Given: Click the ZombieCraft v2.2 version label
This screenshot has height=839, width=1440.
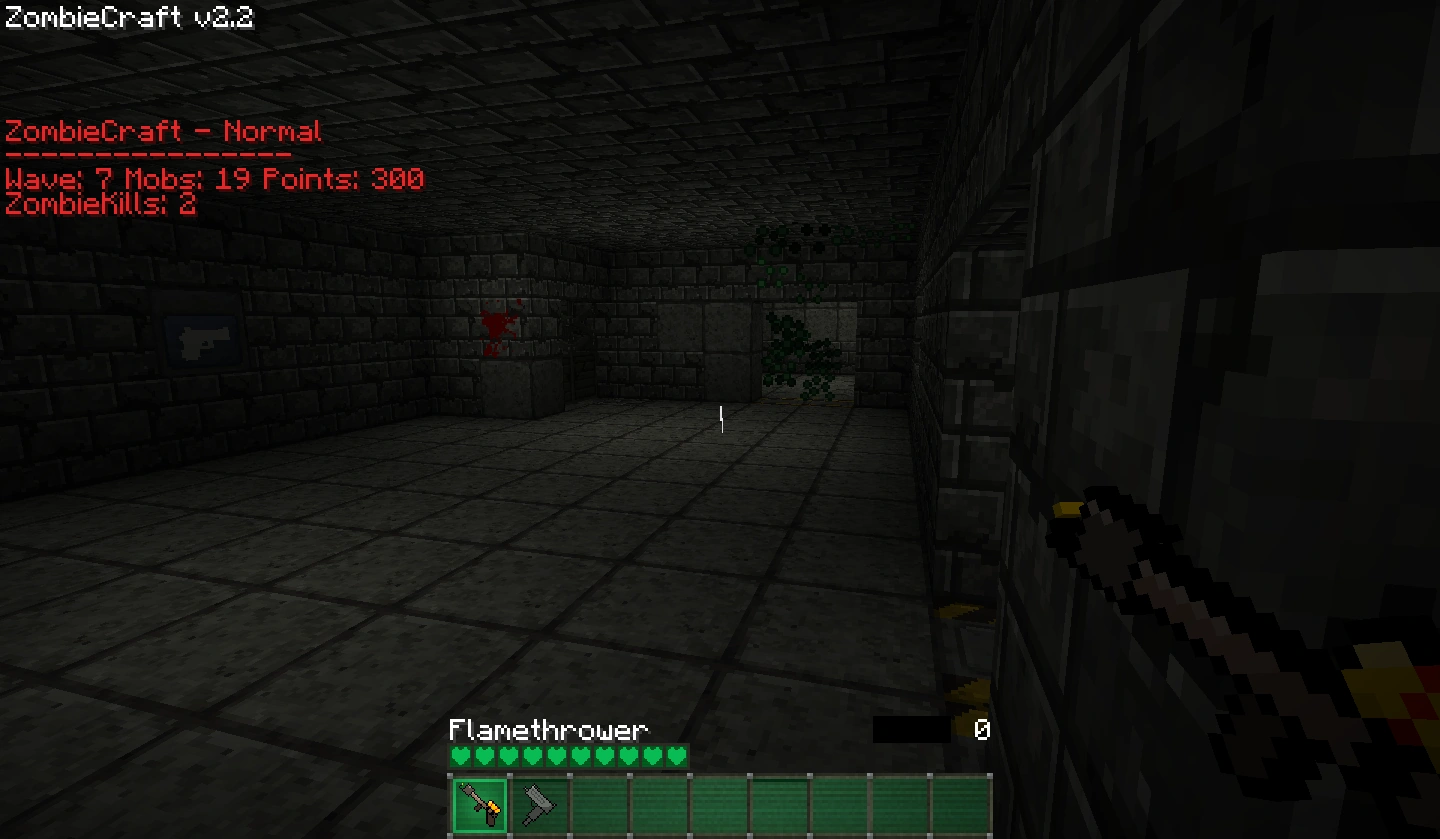Looking at the screenshot, I should point(128,17).
